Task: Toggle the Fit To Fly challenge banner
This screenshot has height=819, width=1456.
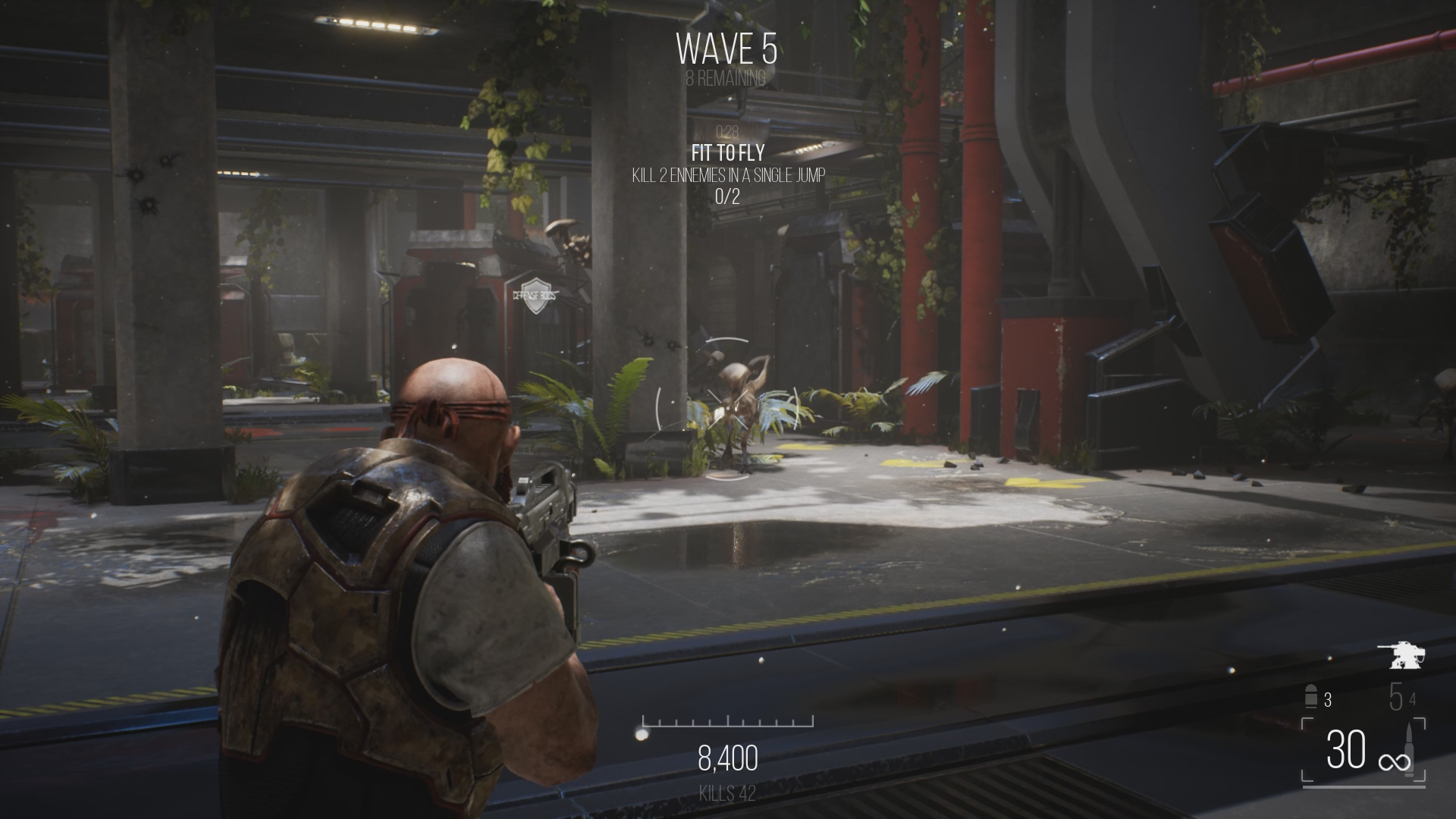Action: (726, 151)
